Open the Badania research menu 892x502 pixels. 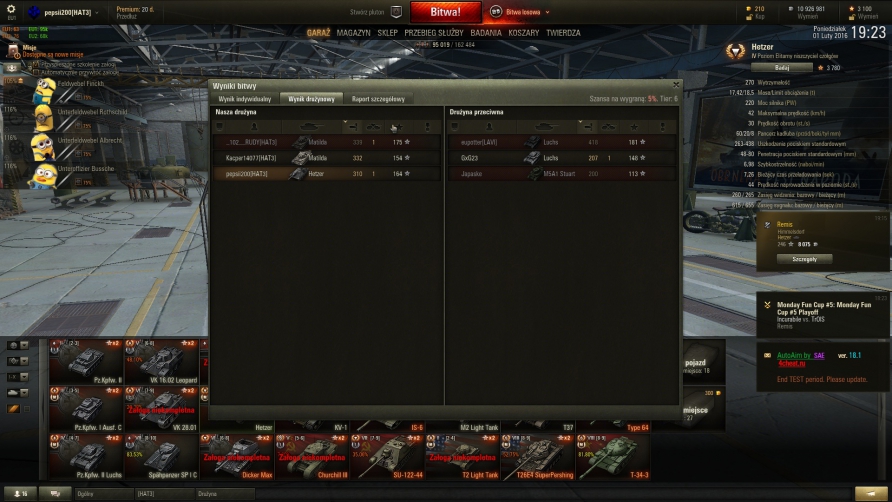click(485, 33)
